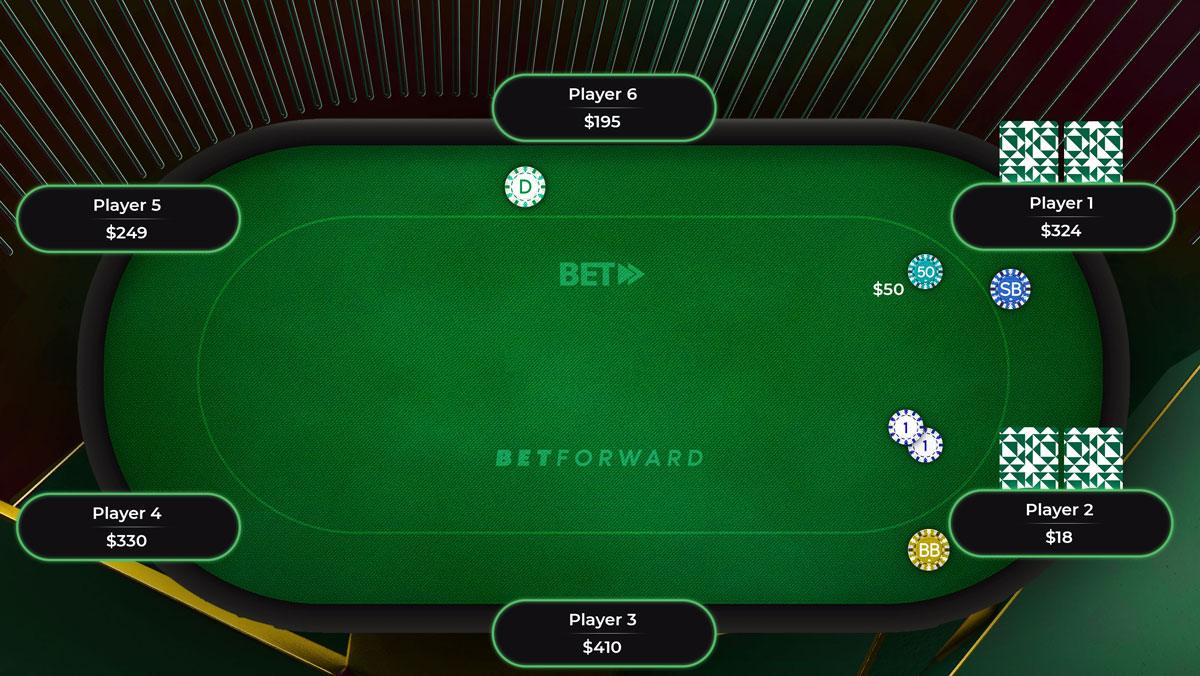Select Player 2's face-down hole cards
This screenshot has width=1200, height=676.
pos(1061,458)
